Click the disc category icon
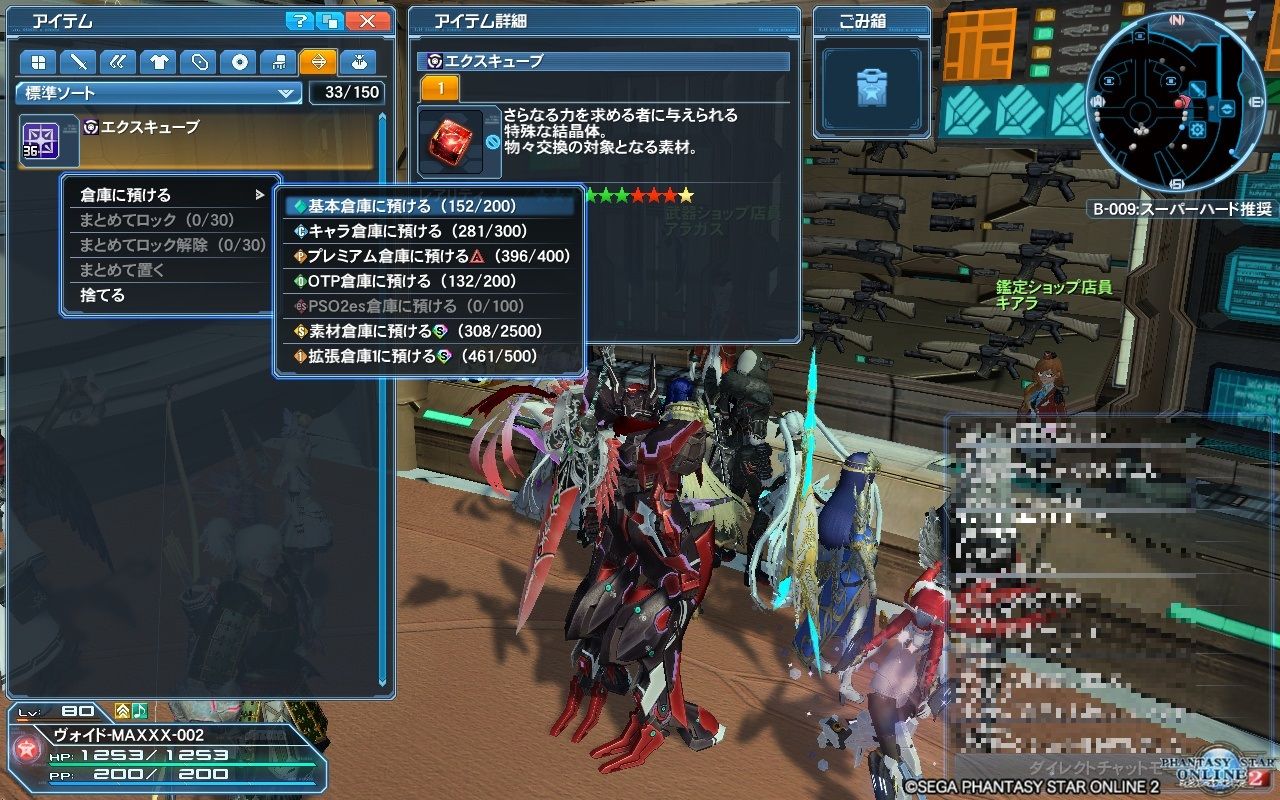This screenshot has height=800, width=1280. pyautogui.click(x=240, y=62)
